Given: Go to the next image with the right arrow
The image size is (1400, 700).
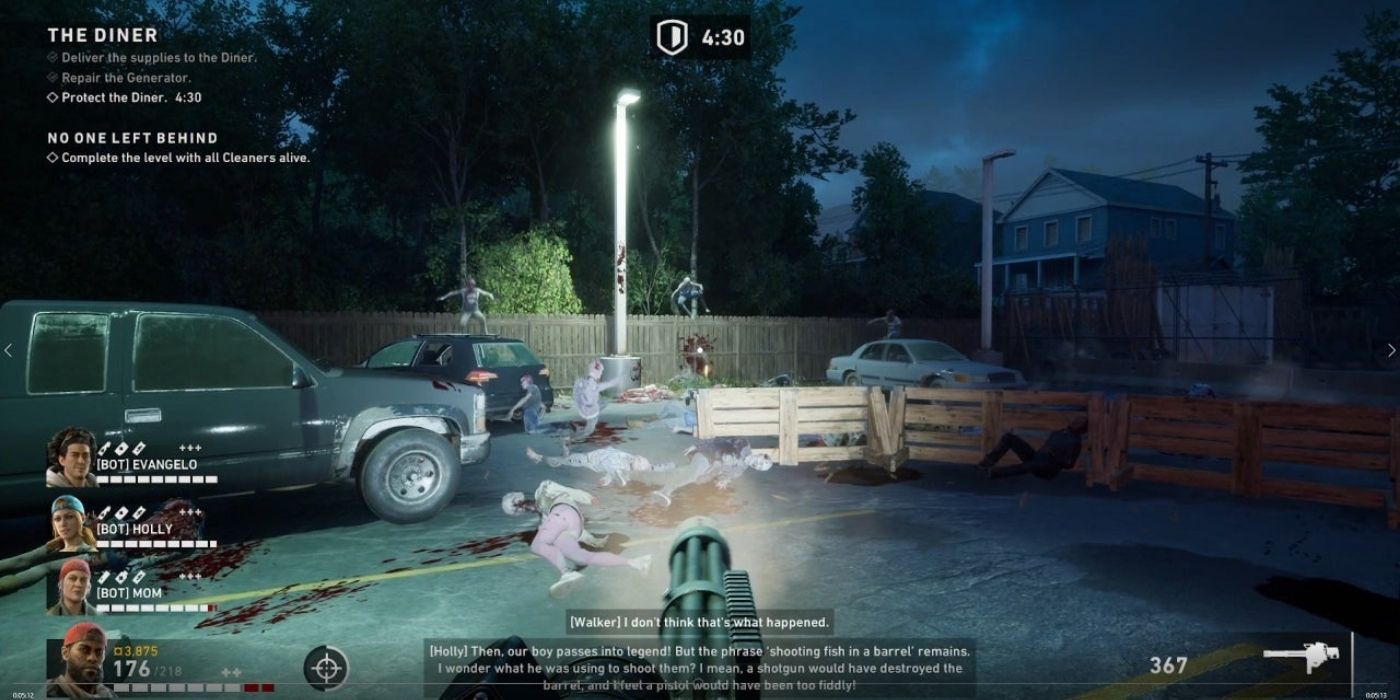Looking at the screenshot, I should (1391, 350).
